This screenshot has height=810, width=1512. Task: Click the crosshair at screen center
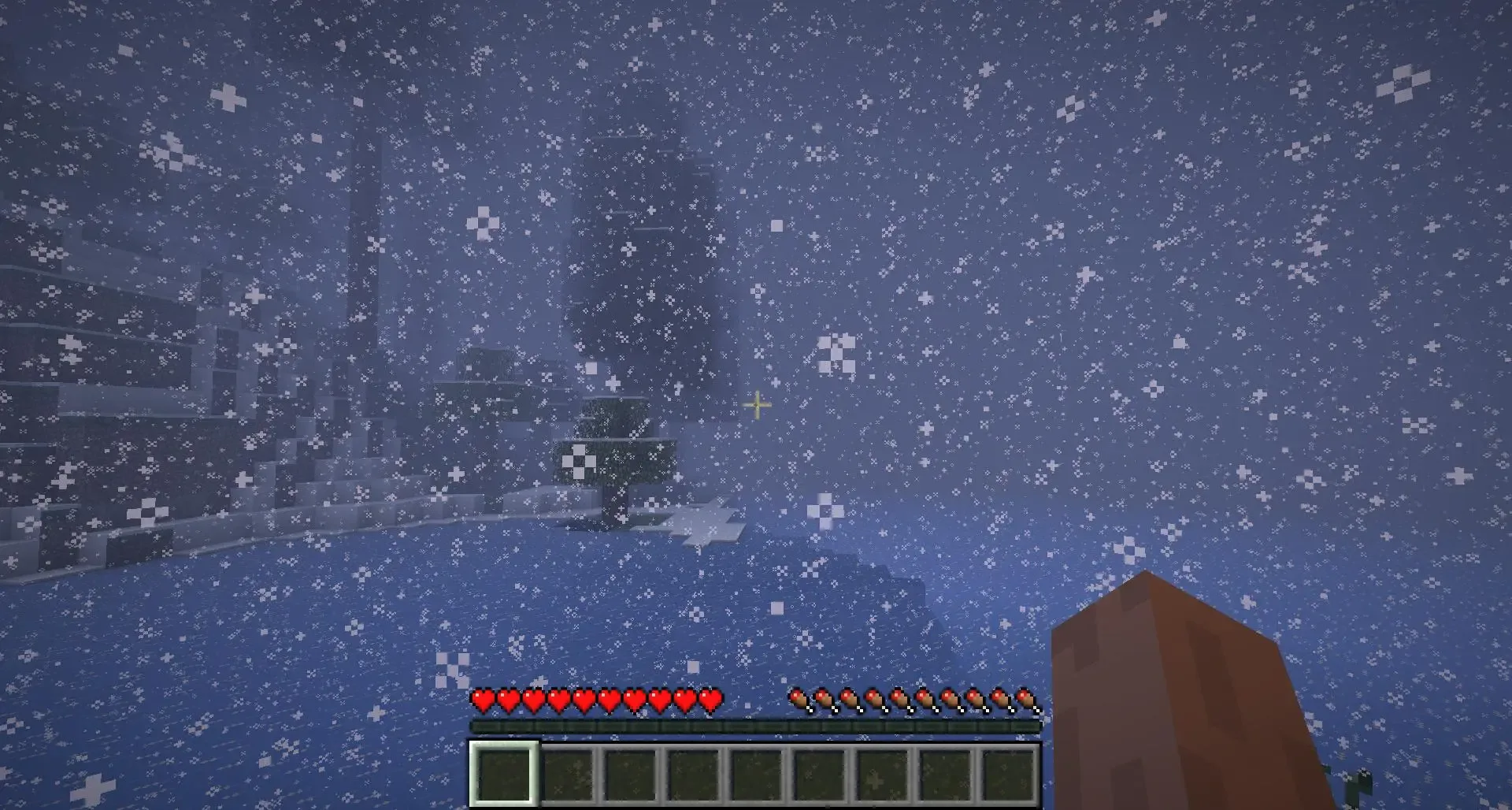point(756,405)
